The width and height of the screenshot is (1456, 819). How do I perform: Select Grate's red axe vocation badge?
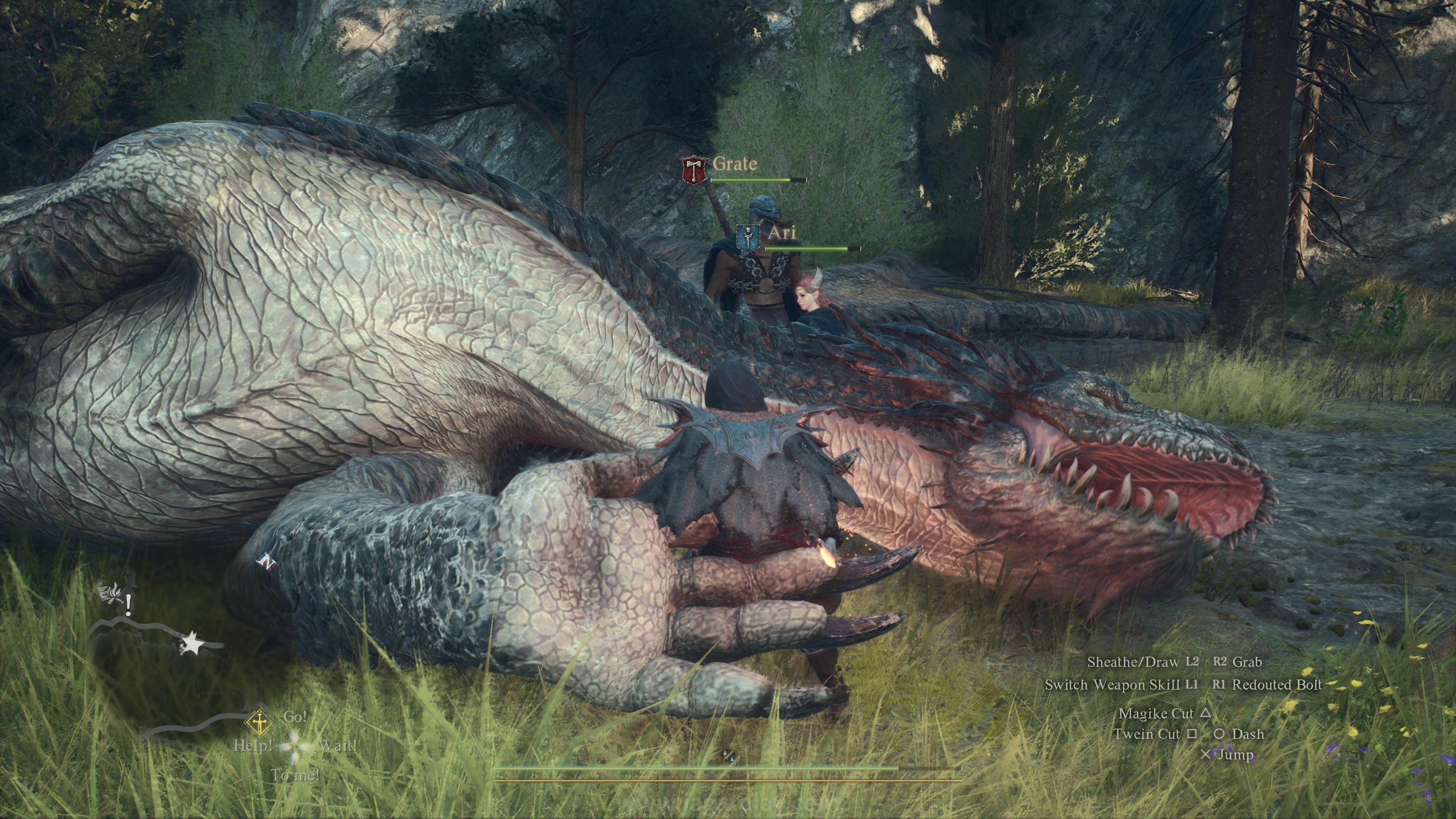point(693,170)
